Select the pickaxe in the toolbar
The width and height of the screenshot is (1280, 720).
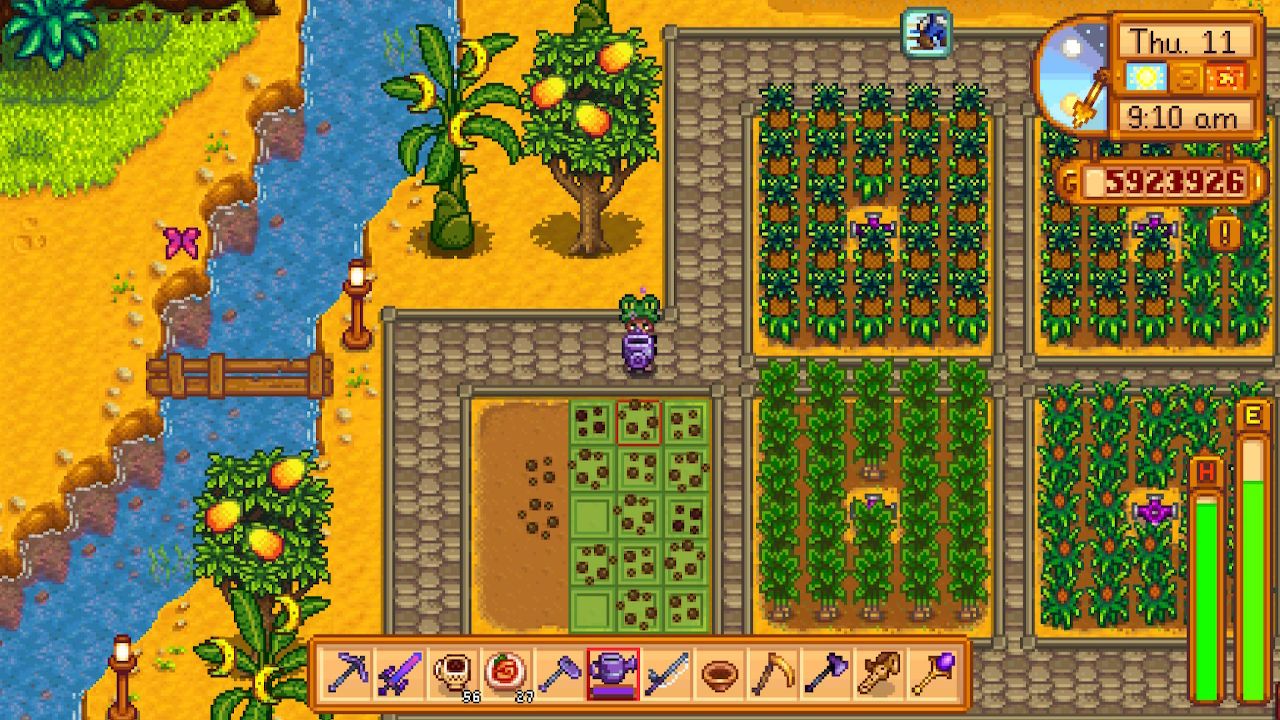(x=348, y=674)
